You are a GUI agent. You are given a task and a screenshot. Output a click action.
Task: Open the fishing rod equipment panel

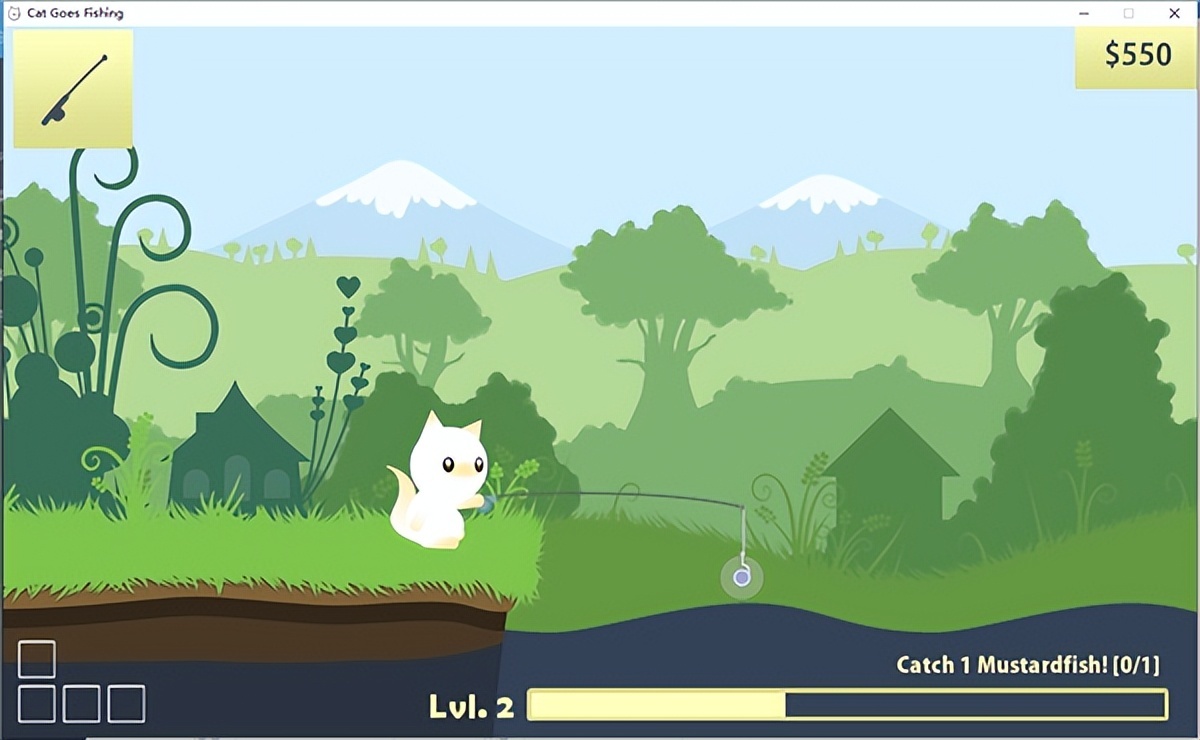point(73,89)
